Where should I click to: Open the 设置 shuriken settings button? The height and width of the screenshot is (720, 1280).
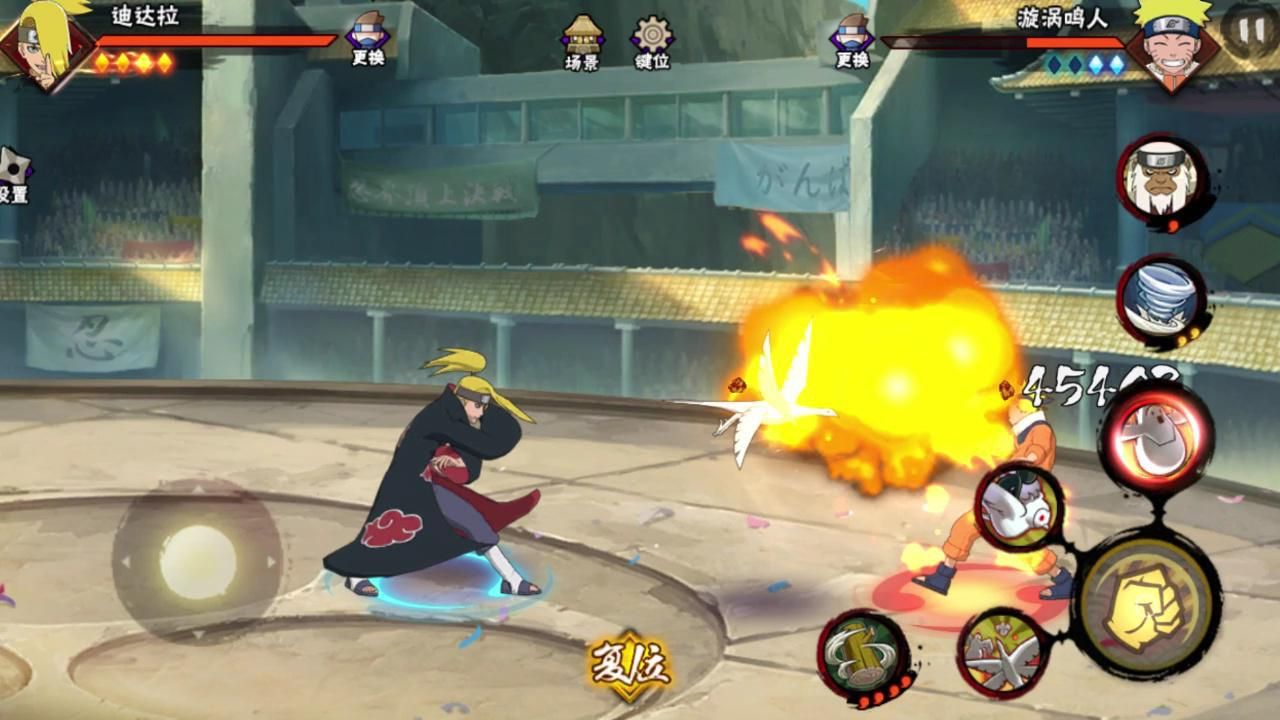coord(14,175)
